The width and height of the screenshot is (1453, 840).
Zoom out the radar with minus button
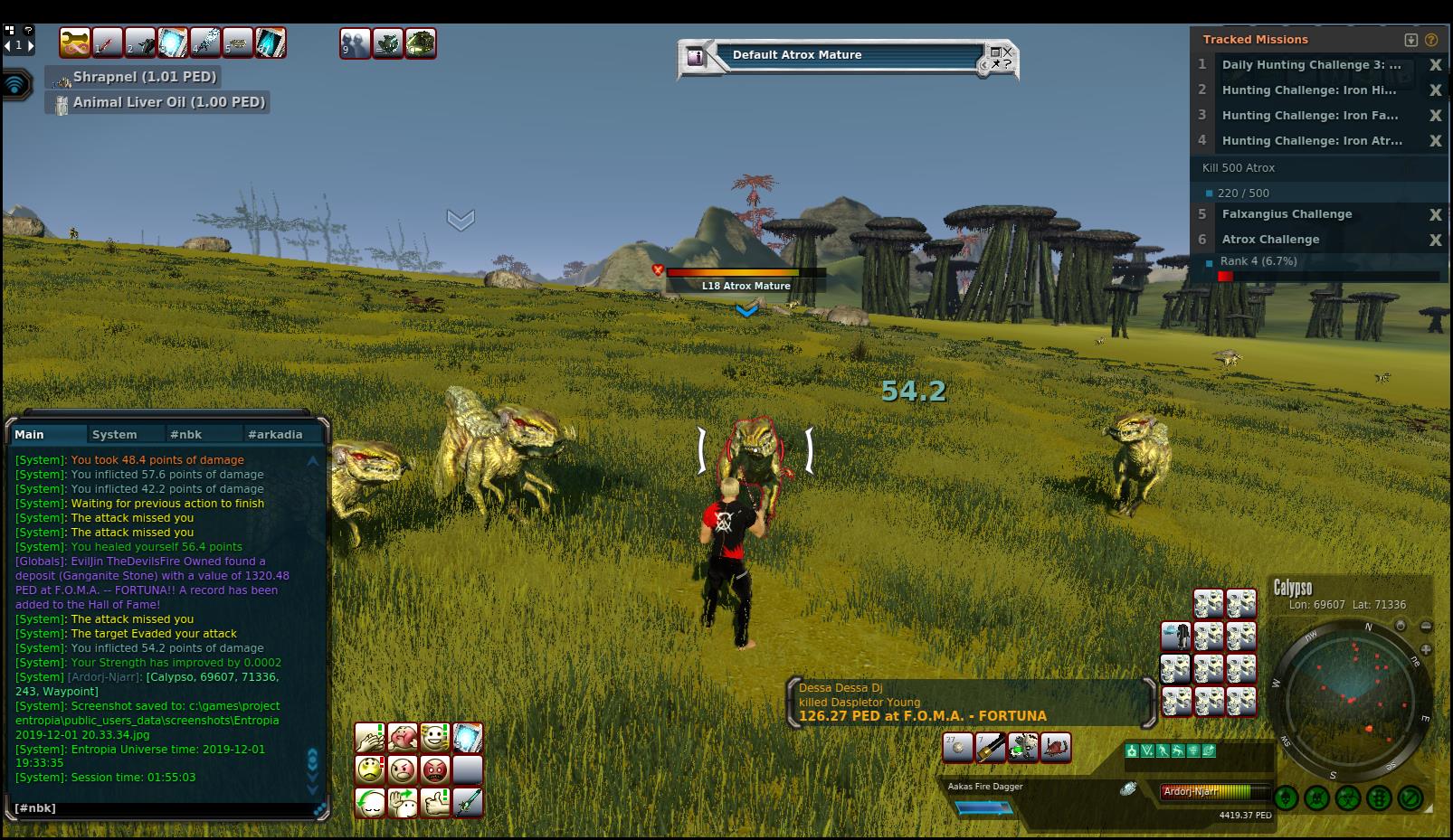click(1426, 626)
